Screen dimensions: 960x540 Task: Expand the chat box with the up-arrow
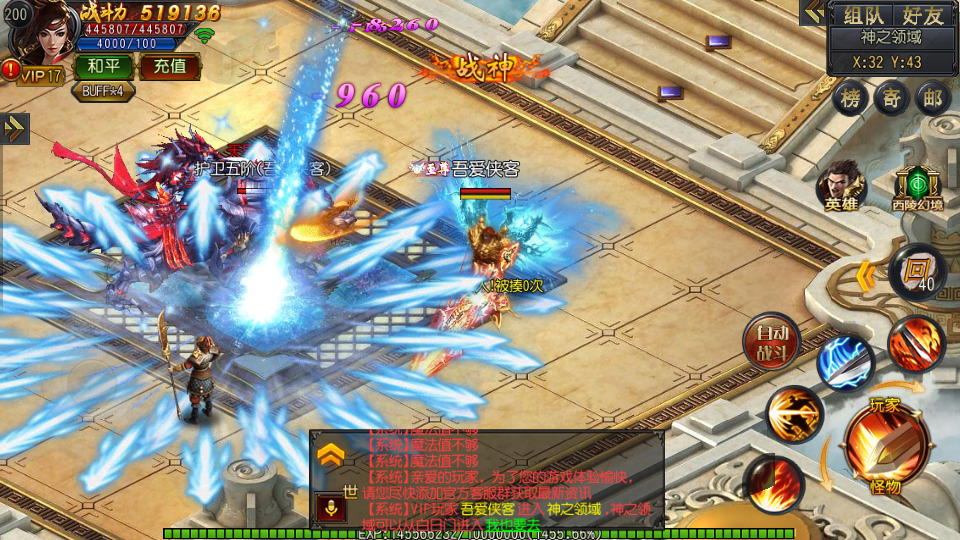tap(331, 456)
